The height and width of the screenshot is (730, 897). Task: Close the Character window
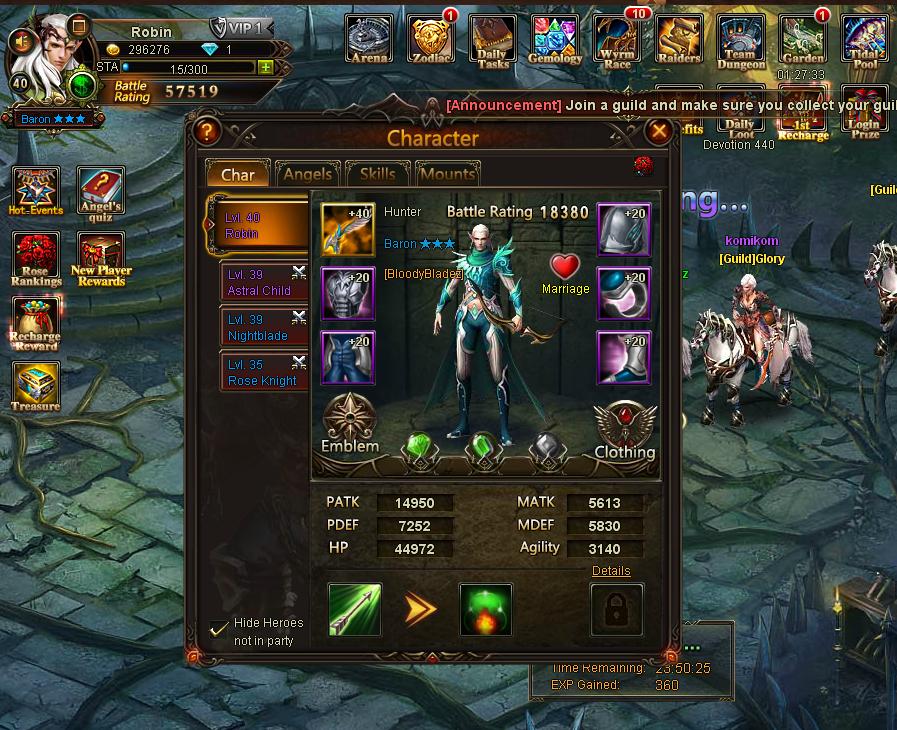click(658, 131)
